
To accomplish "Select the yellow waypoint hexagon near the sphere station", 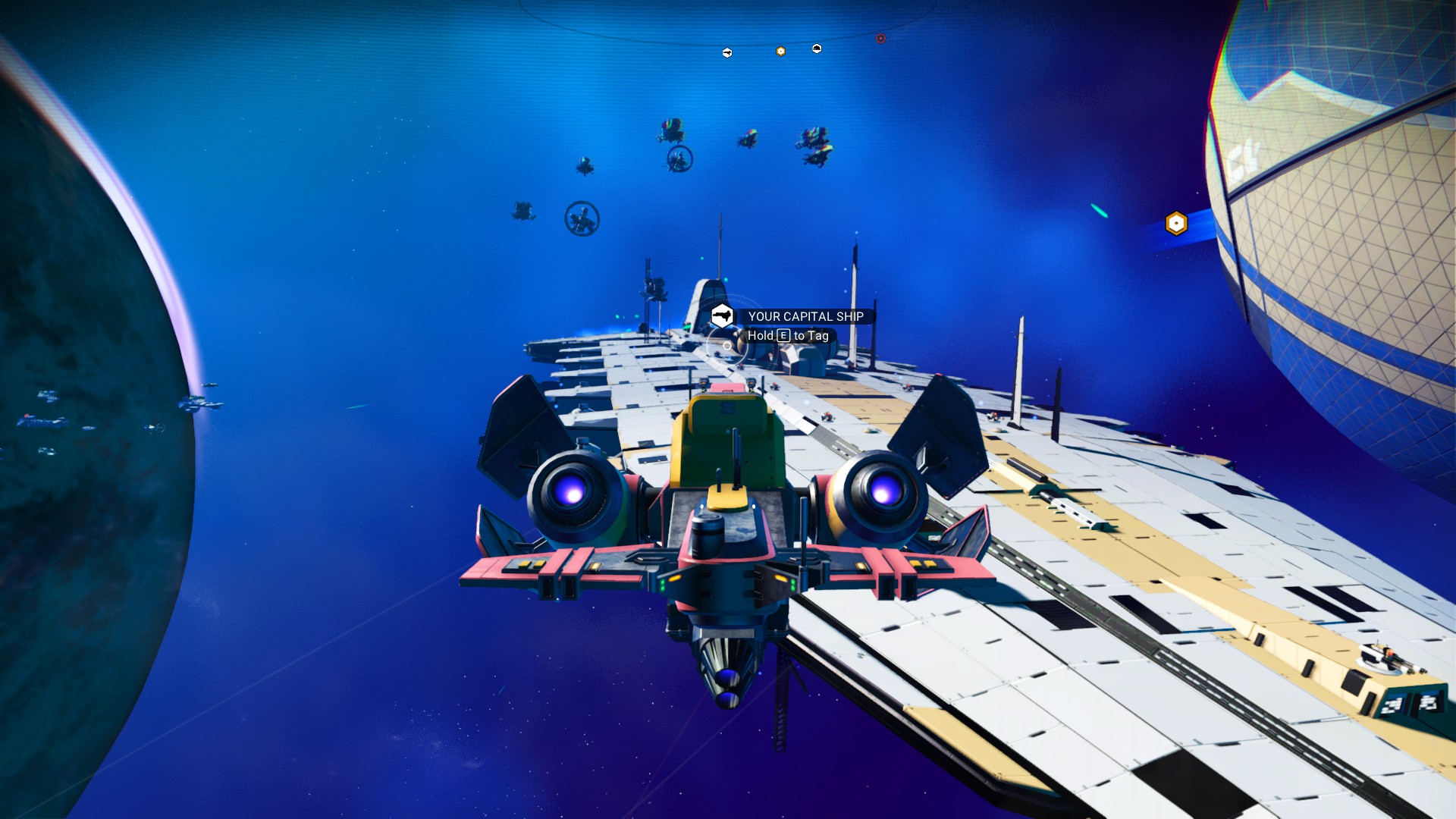I will (1175, 221).
